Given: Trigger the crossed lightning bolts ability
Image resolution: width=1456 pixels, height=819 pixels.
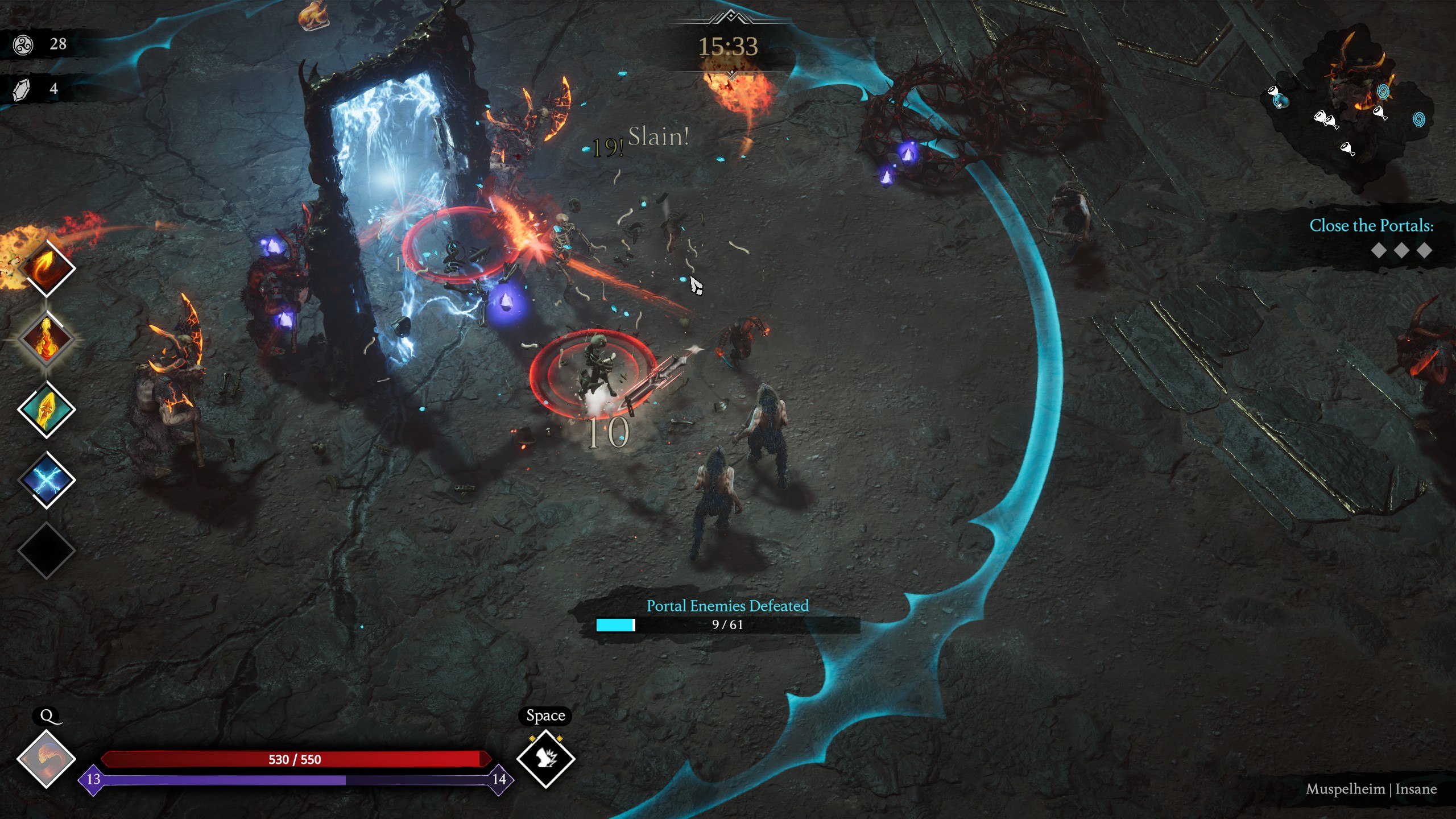Looking at the screenshot, I should (x=47, y=480).
